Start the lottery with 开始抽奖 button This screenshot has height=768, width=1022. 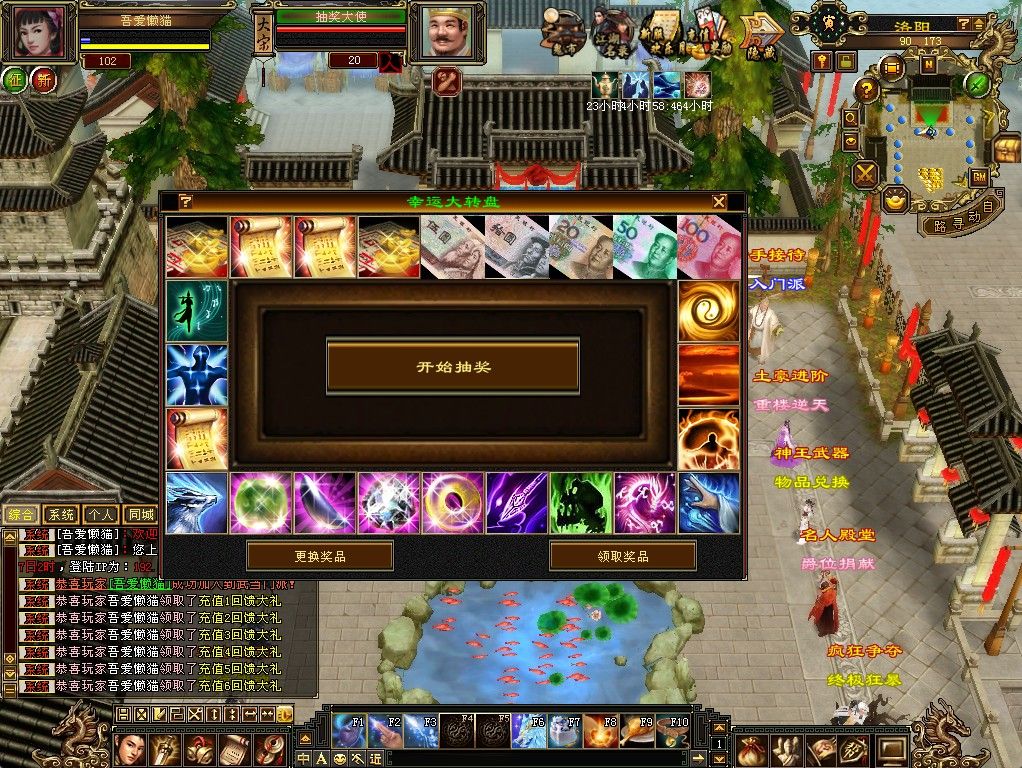point(453,367)
